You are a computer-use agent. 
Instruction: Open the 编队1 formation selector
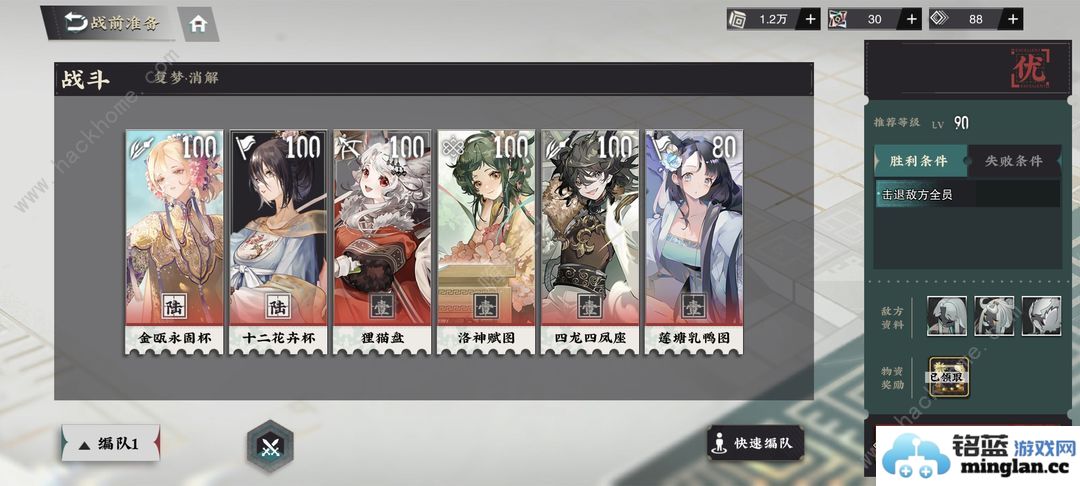(112, 444)
